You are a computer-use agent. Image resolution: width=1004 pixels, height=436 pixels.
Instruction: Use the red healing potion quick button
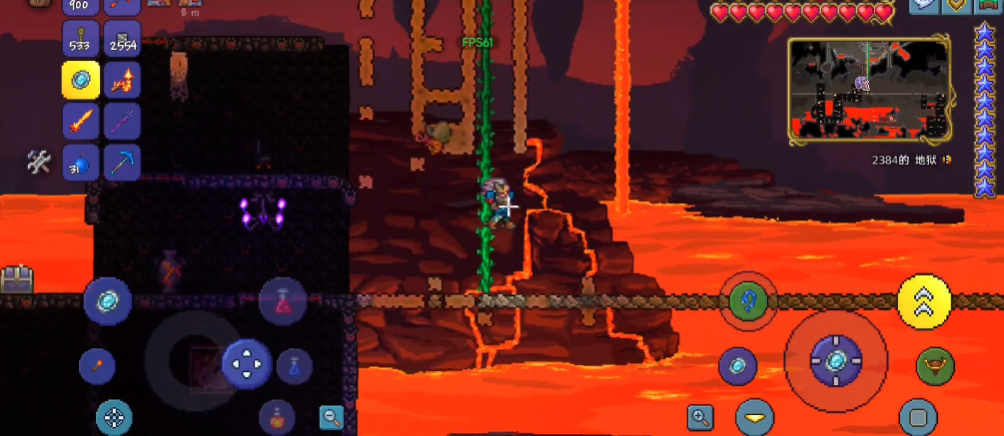[x=282, y=301]
